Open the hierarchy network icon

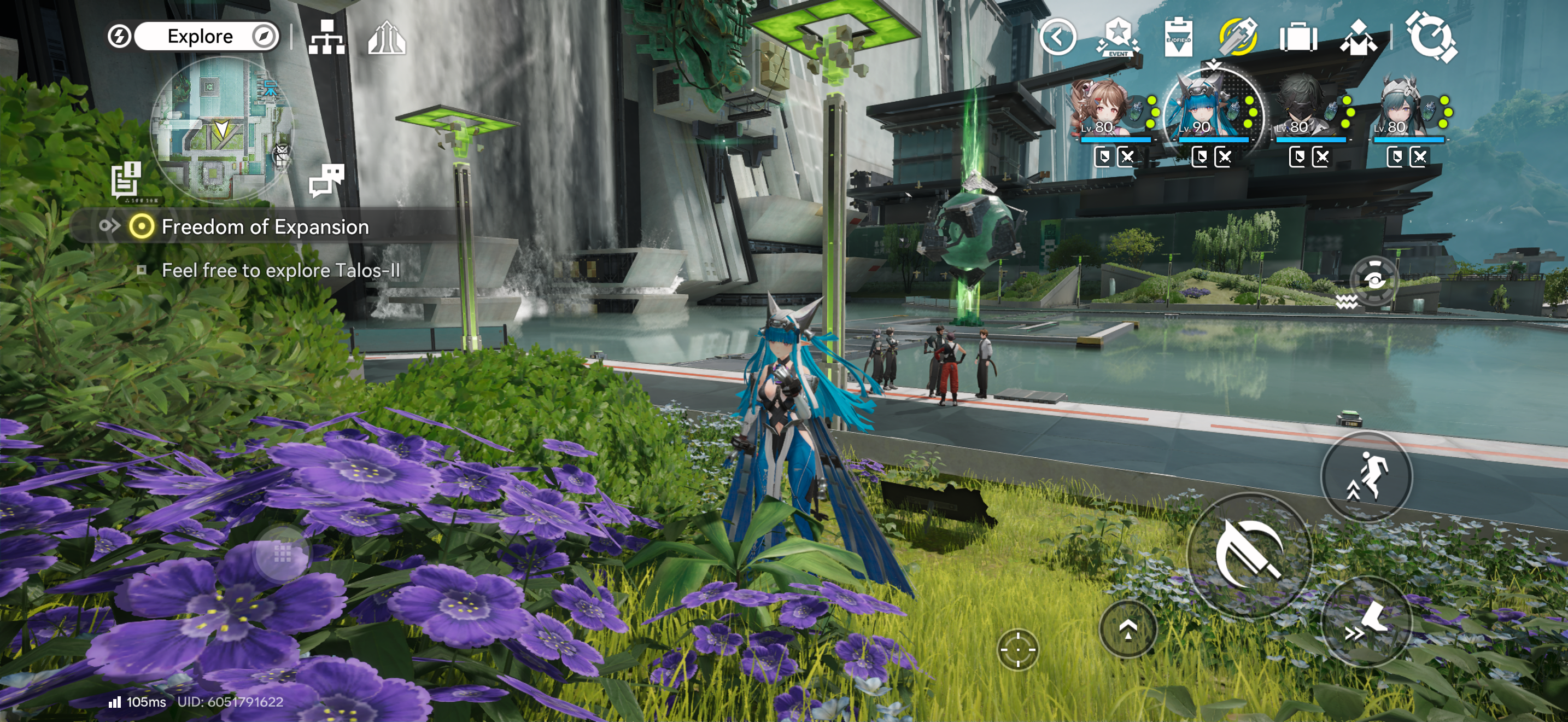click(326, 38)
